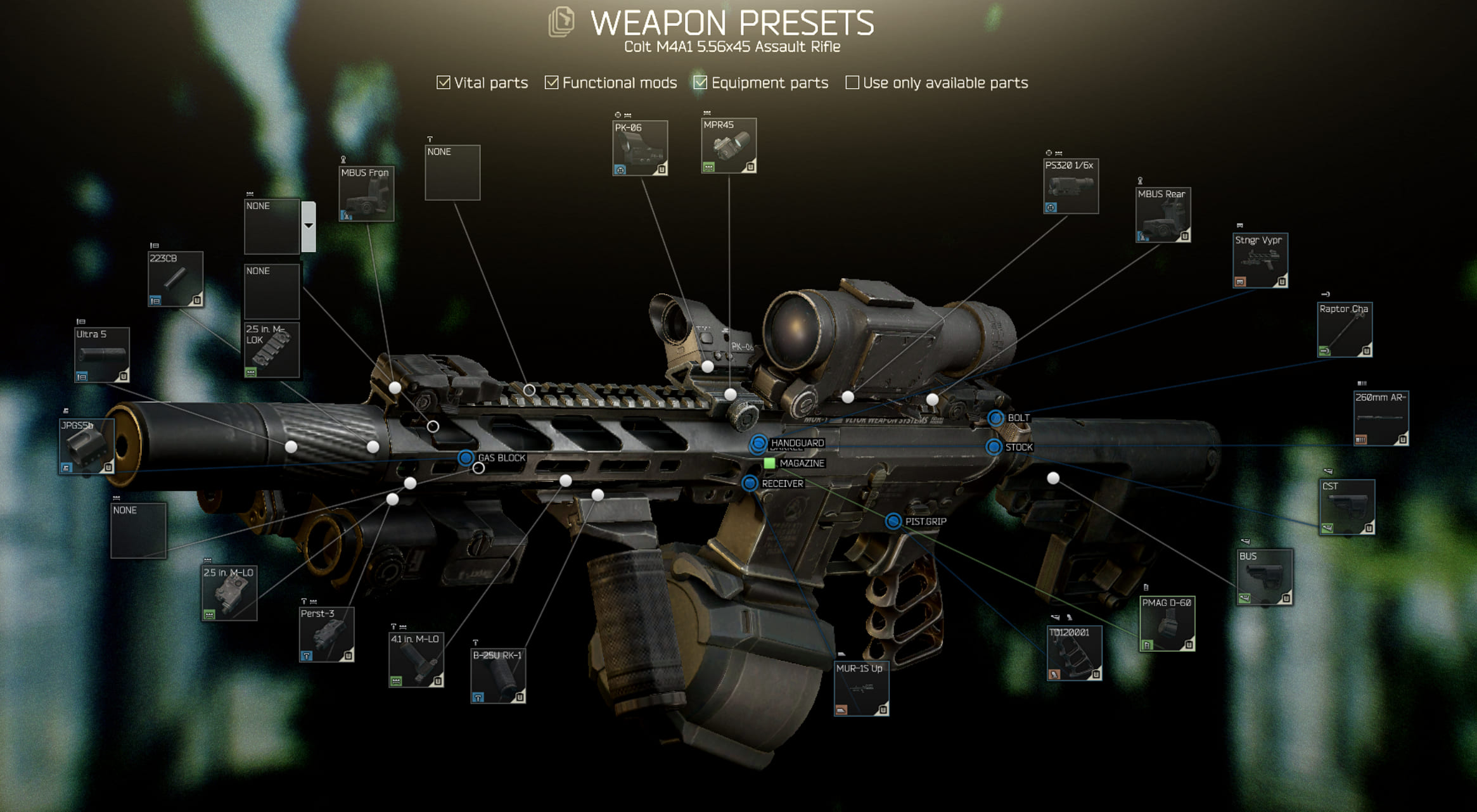The height and width of the screenshot is (812, 1477).
Task: Select the Stngr Vypr handguard slot
Action: tap(1260, 260)
